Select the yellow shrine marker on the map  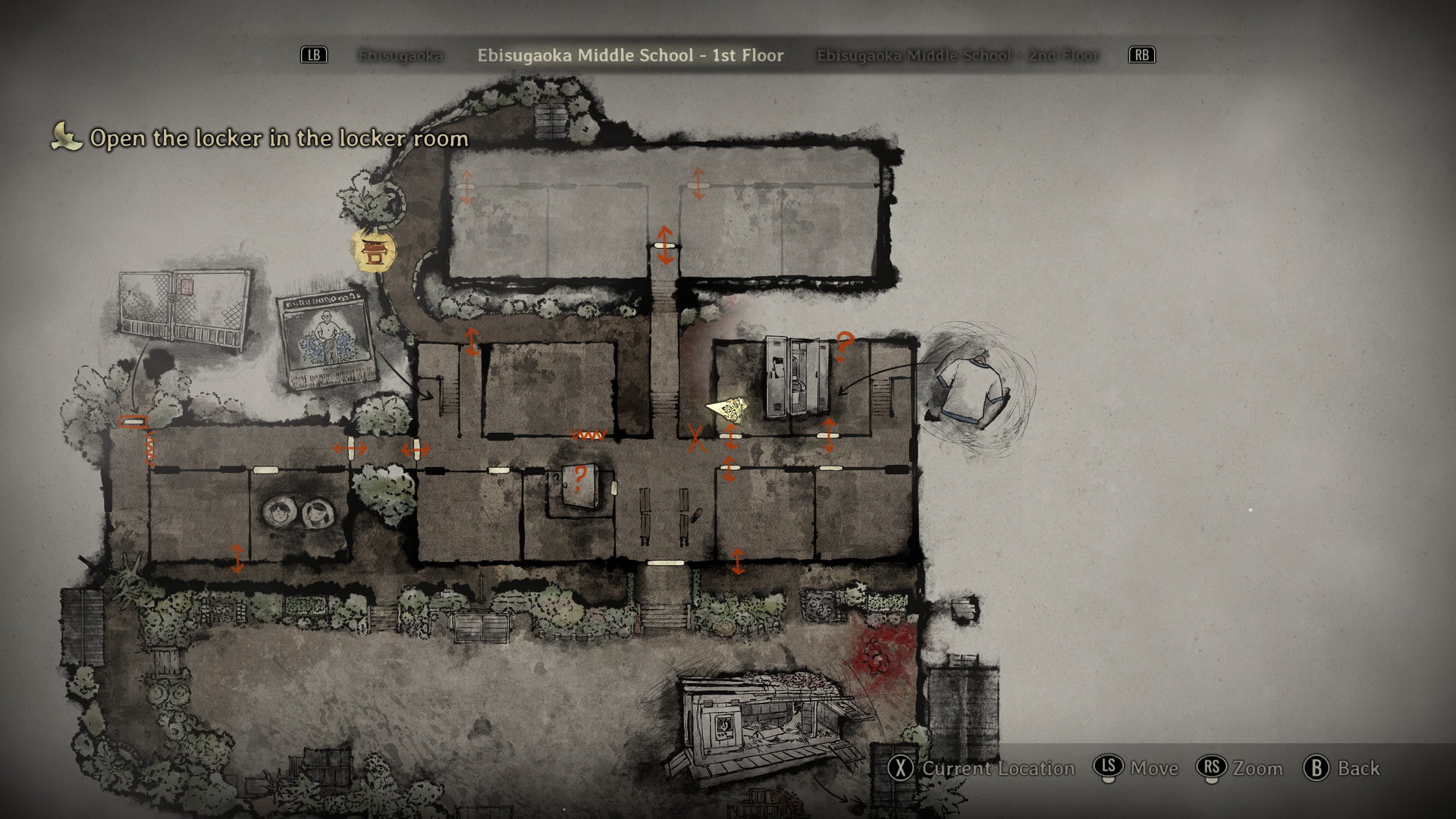pyautogui.click(x=373, y=251)
